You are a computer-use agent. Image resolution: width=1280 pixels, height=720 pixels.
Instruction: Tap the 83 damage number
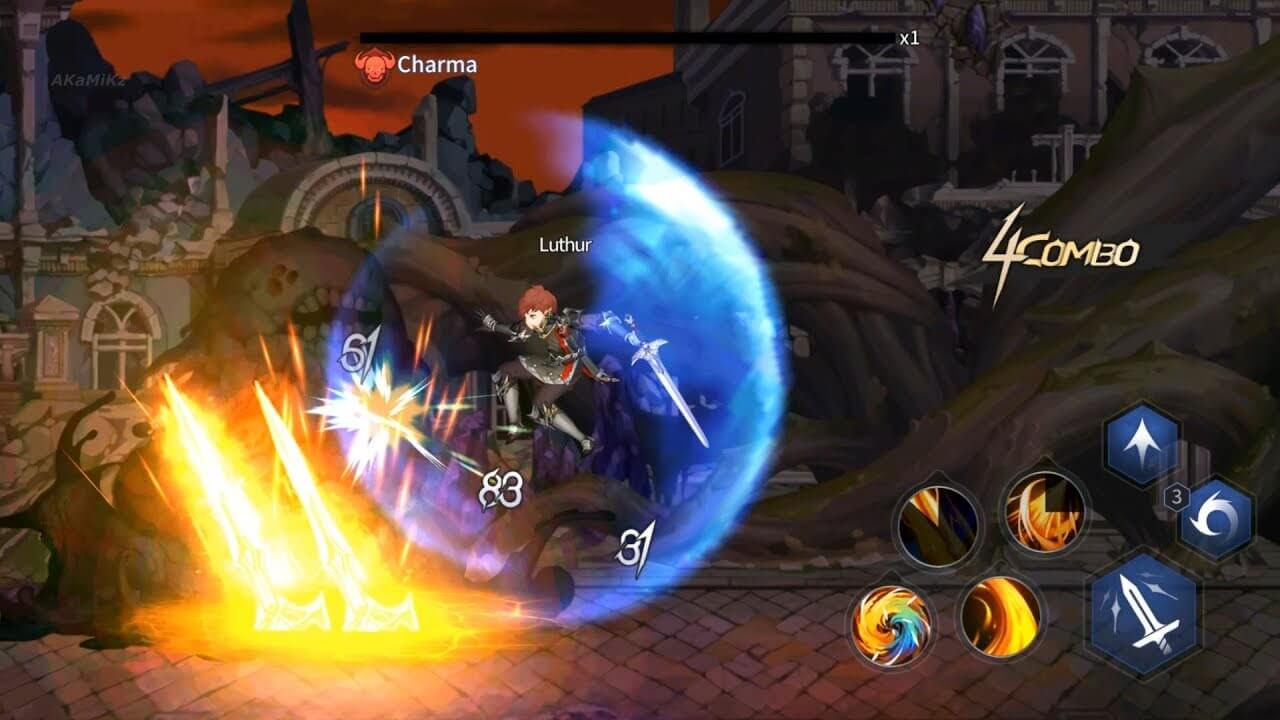click(500, 487)
